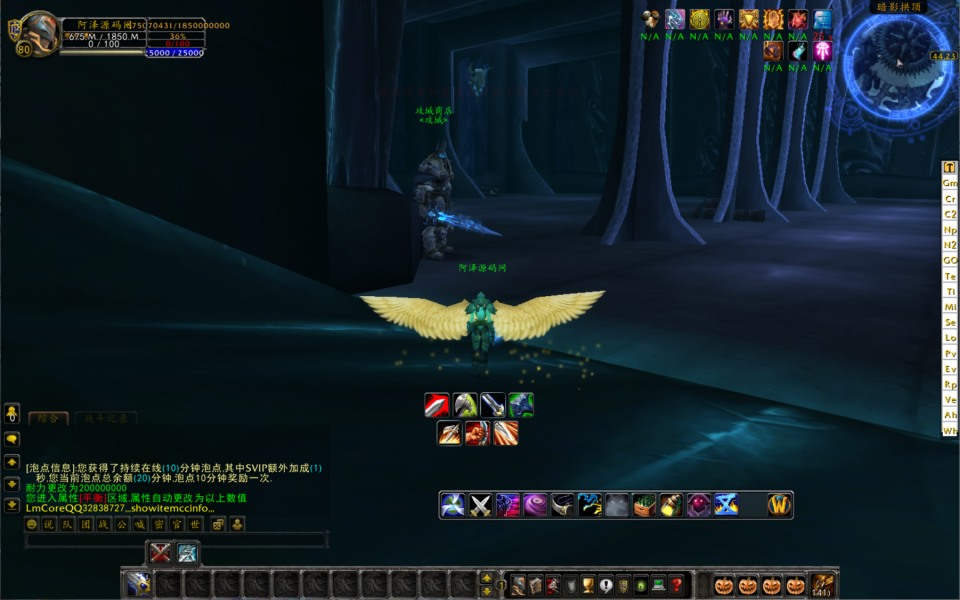Click the chat input box
The height and width of the screenshot is (600, 960).
tap(175, 540)
